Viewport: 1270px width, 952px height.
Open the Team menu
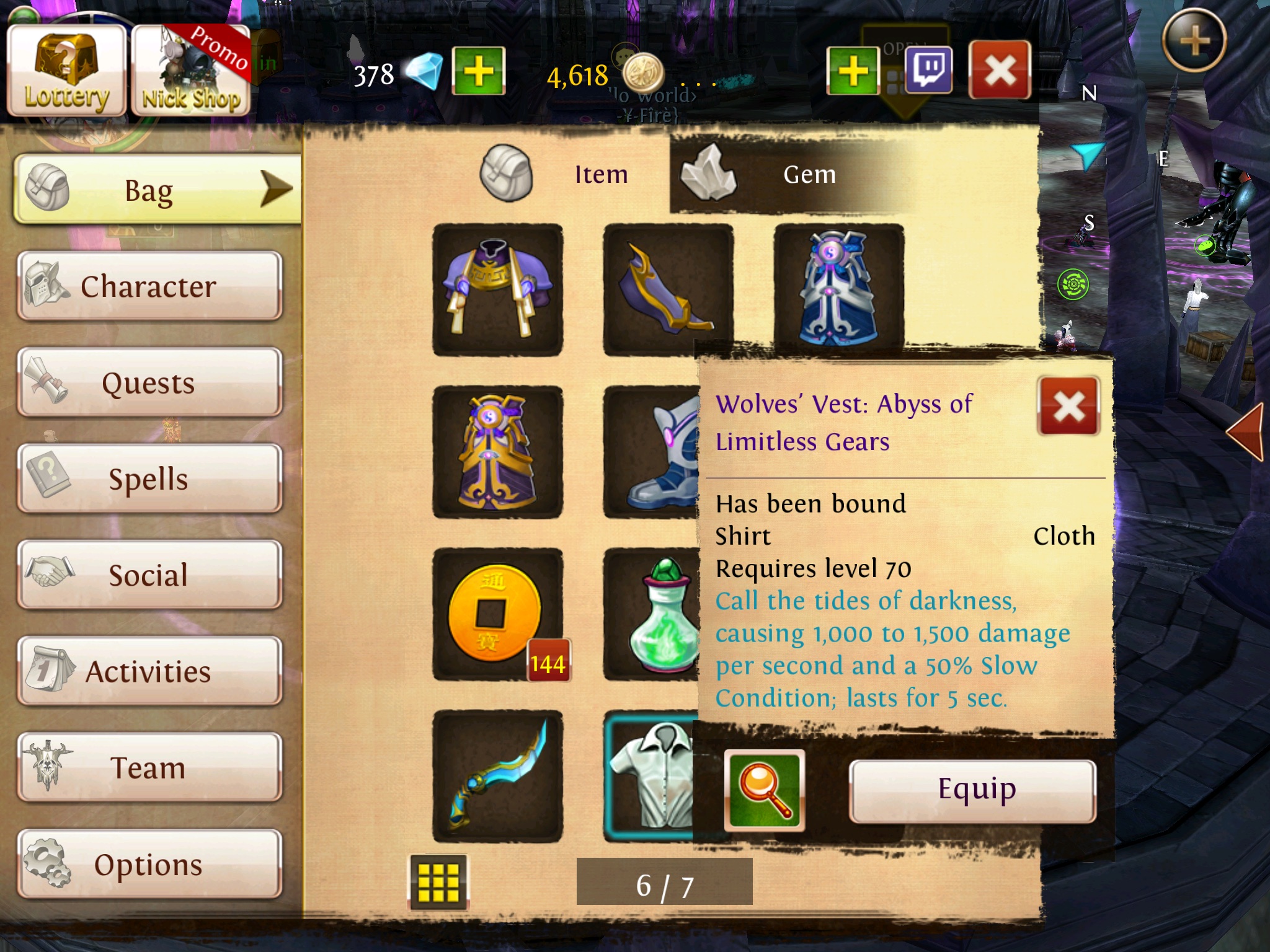pyautogui.click(x=149, y=767)
